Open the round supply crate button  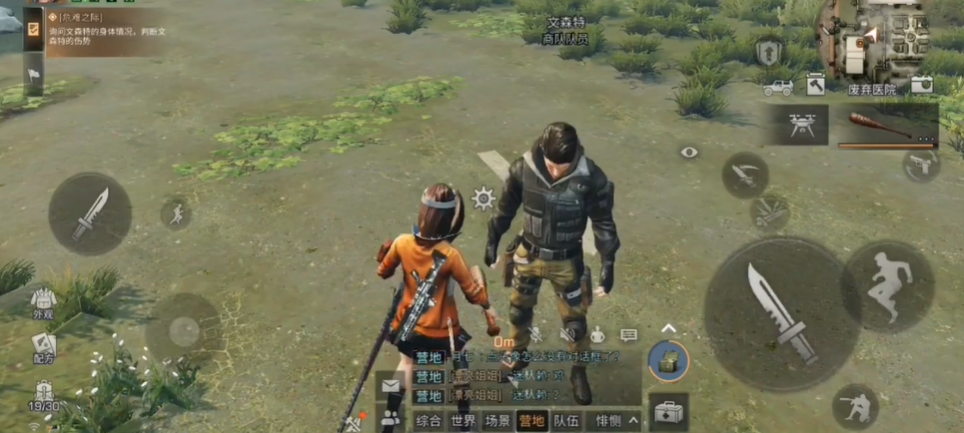coord(668,361)
